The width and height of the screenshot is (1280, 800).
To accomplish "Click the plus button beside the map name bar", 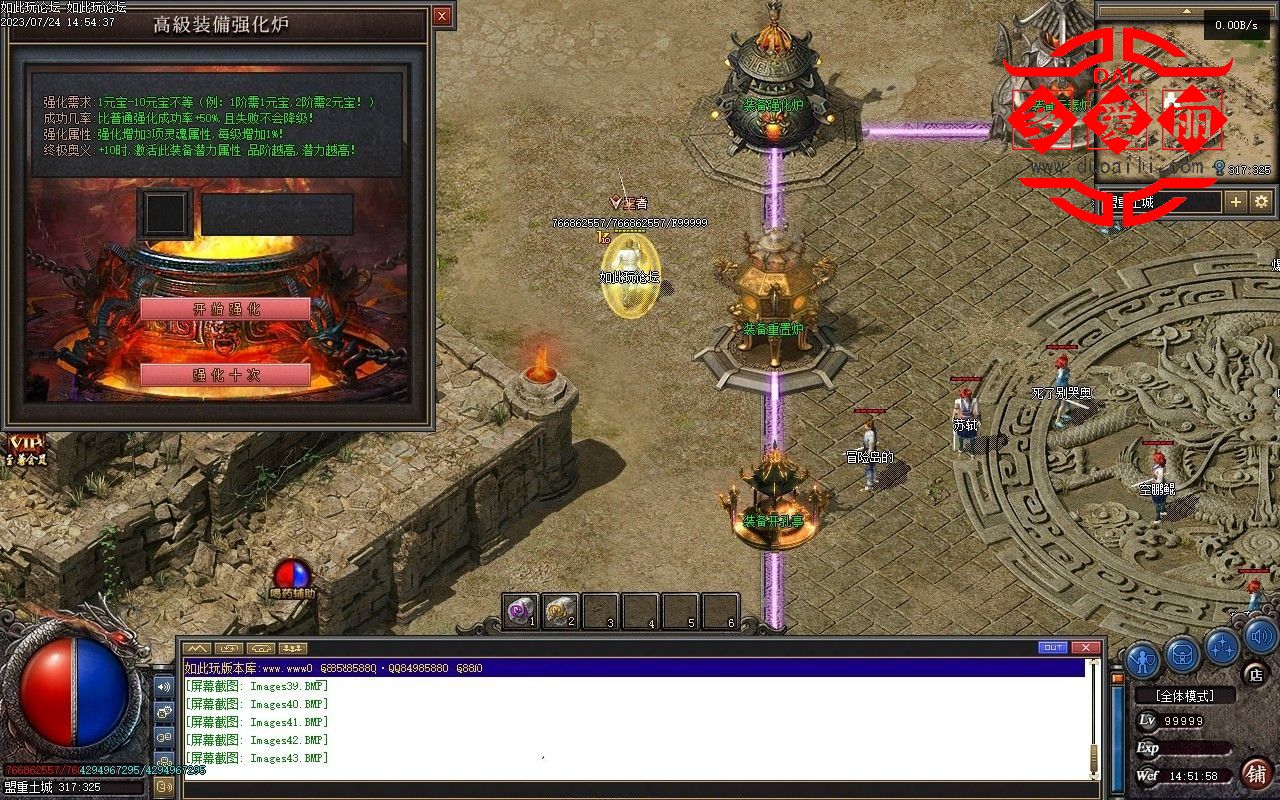I will point(1235,201).
